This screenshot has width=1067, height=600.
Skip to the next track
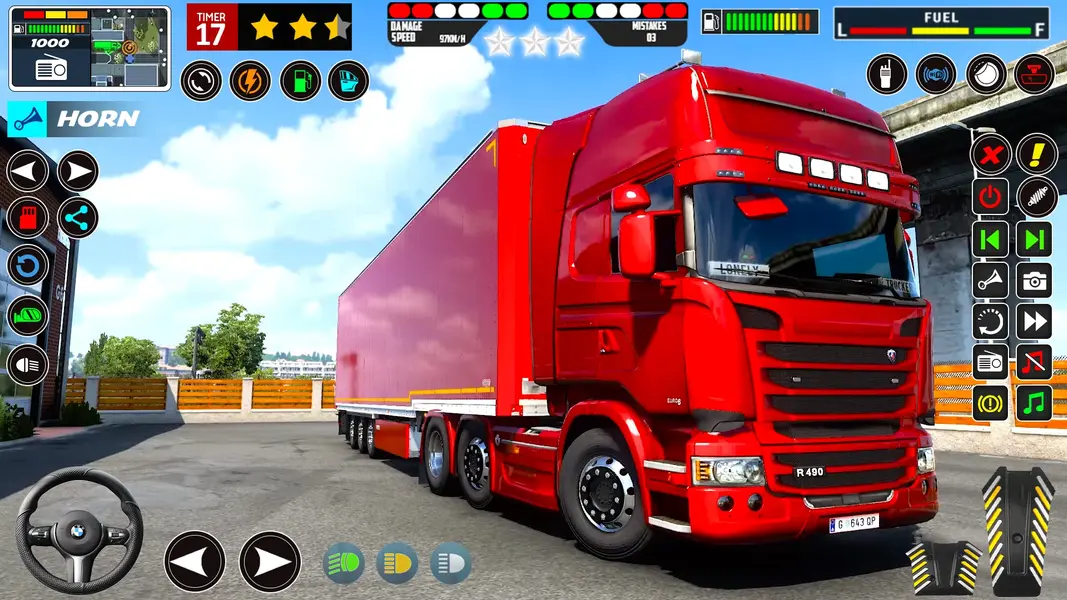point(1035,239)
